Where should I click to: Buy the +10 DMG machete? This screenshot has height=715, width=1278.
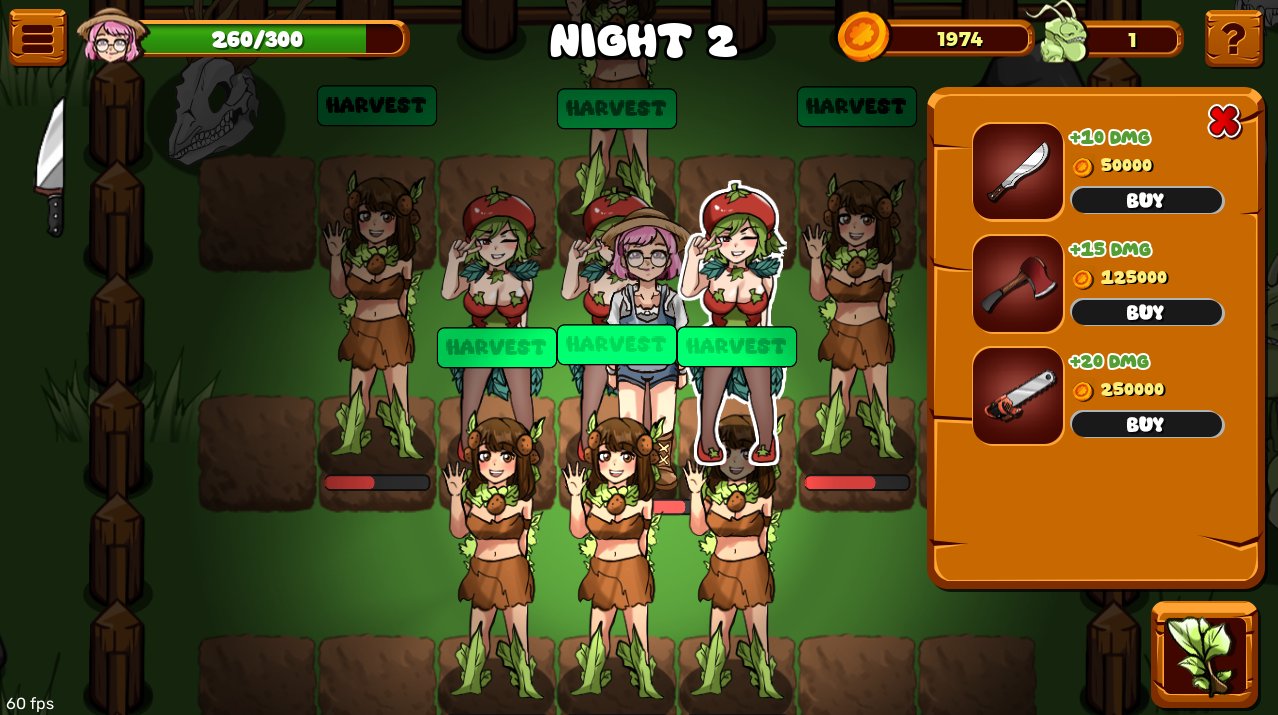(x=1146, y=200)
